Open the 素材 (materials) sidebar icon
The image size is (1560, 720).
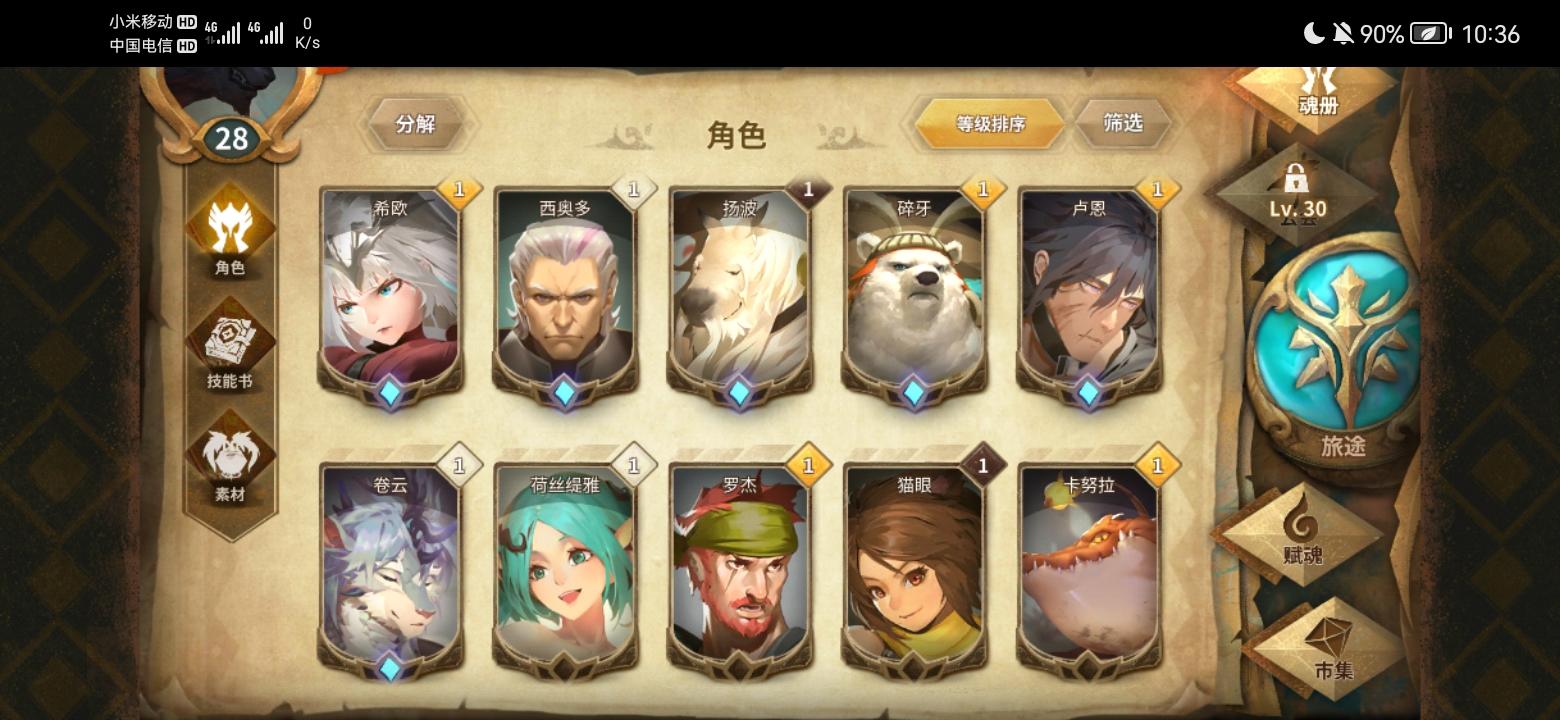point(229,462)
